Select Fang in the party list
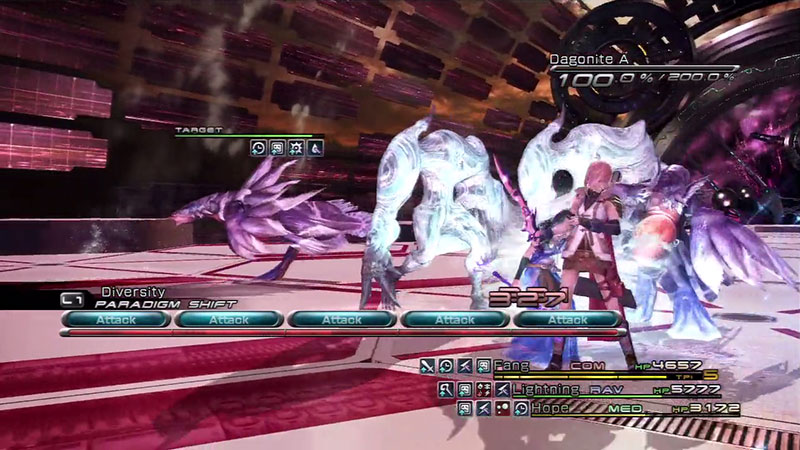800x450 pixels. click(529, 366)
